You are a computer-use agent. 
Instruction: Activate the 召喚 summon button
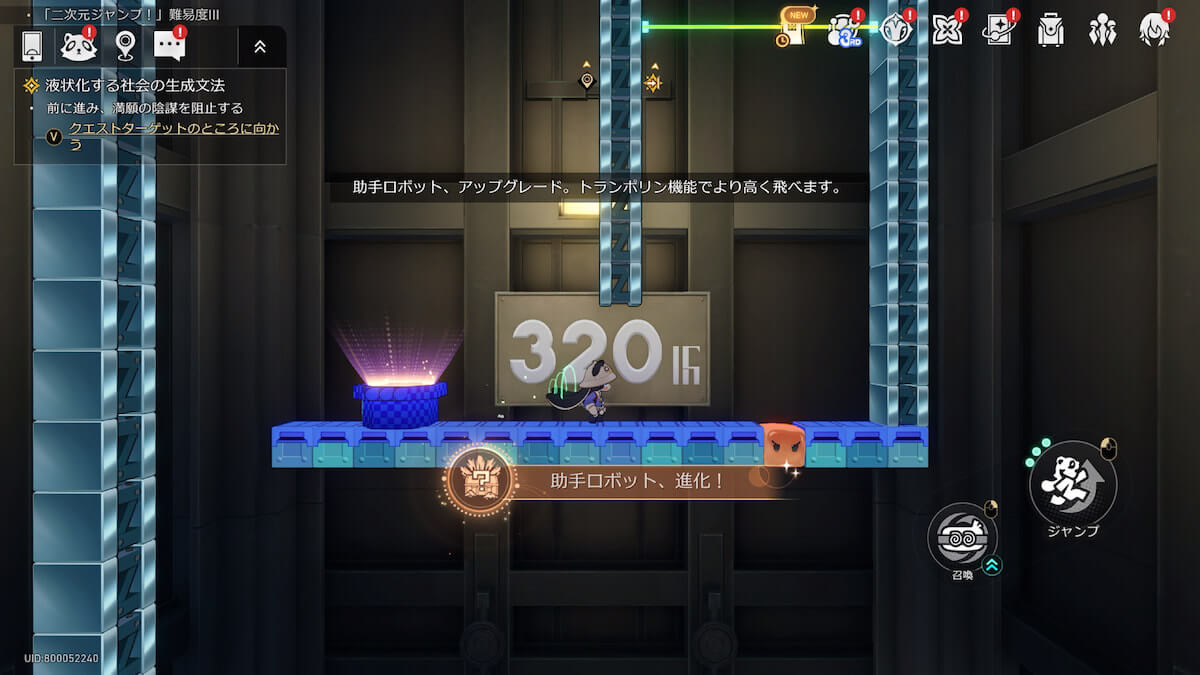point(962,537)
